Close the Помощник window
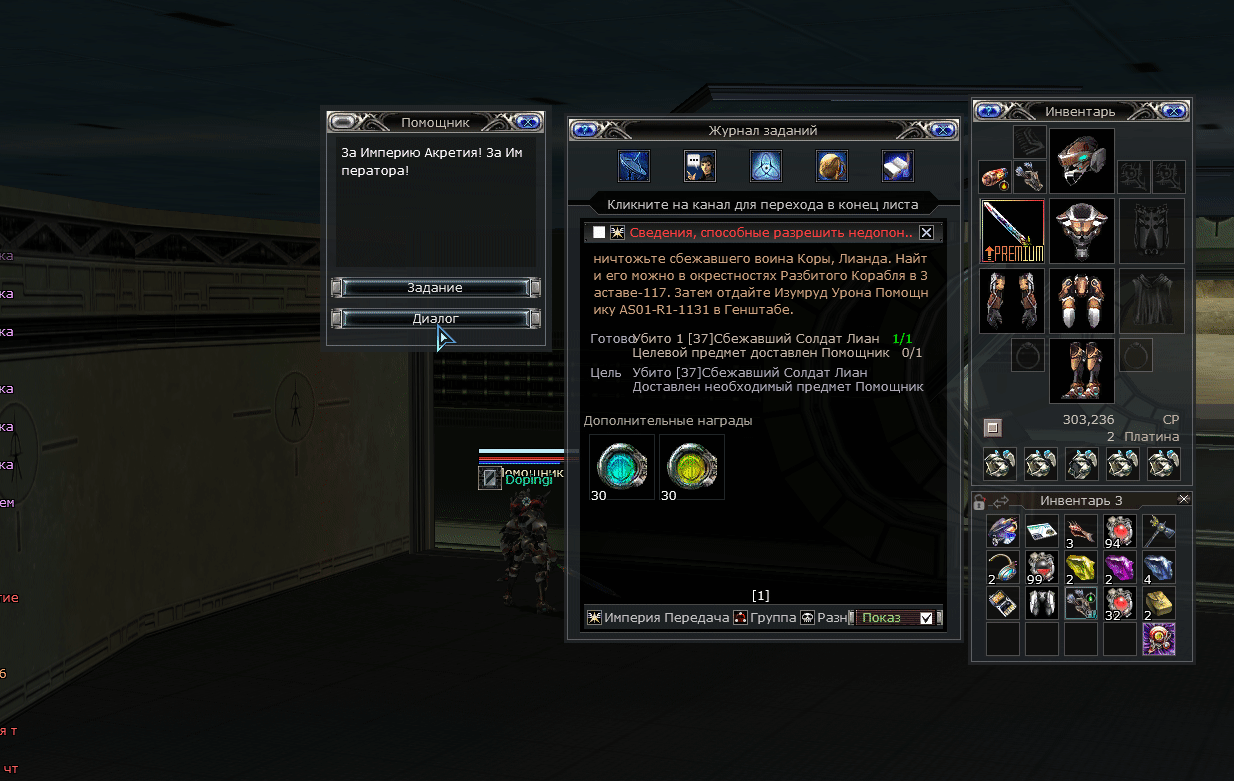This screenshot has width=1234, height=781. click(x=529, y=122)
